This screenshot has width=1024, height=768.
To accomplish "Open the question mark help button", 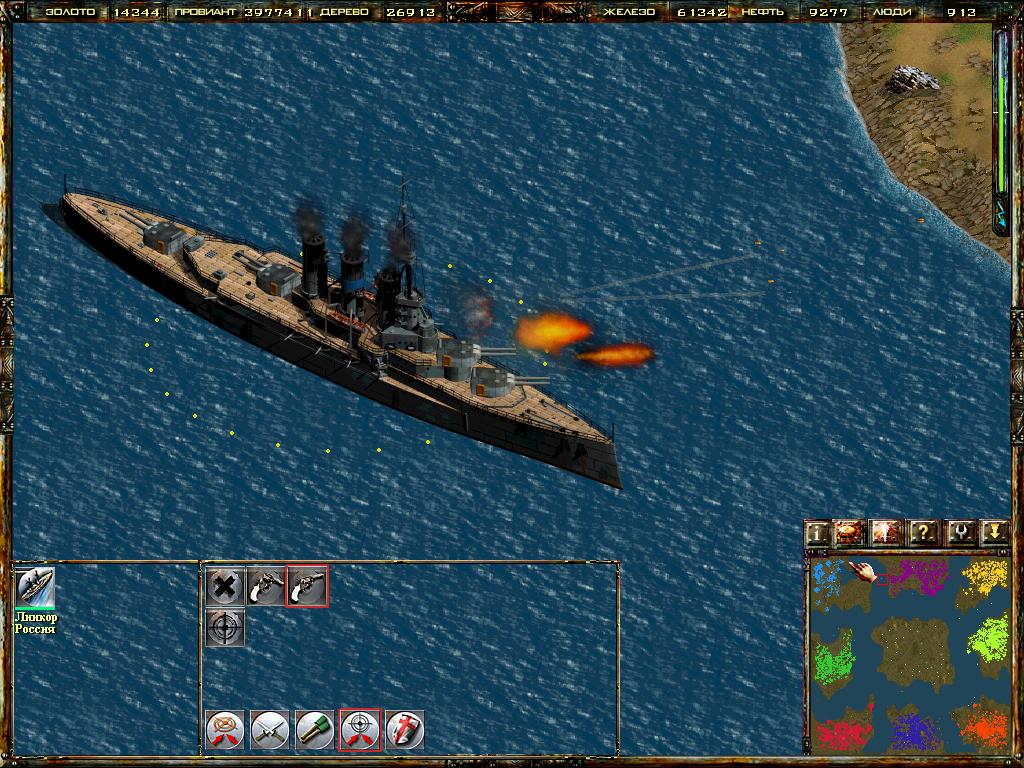I will click(923, 533).
